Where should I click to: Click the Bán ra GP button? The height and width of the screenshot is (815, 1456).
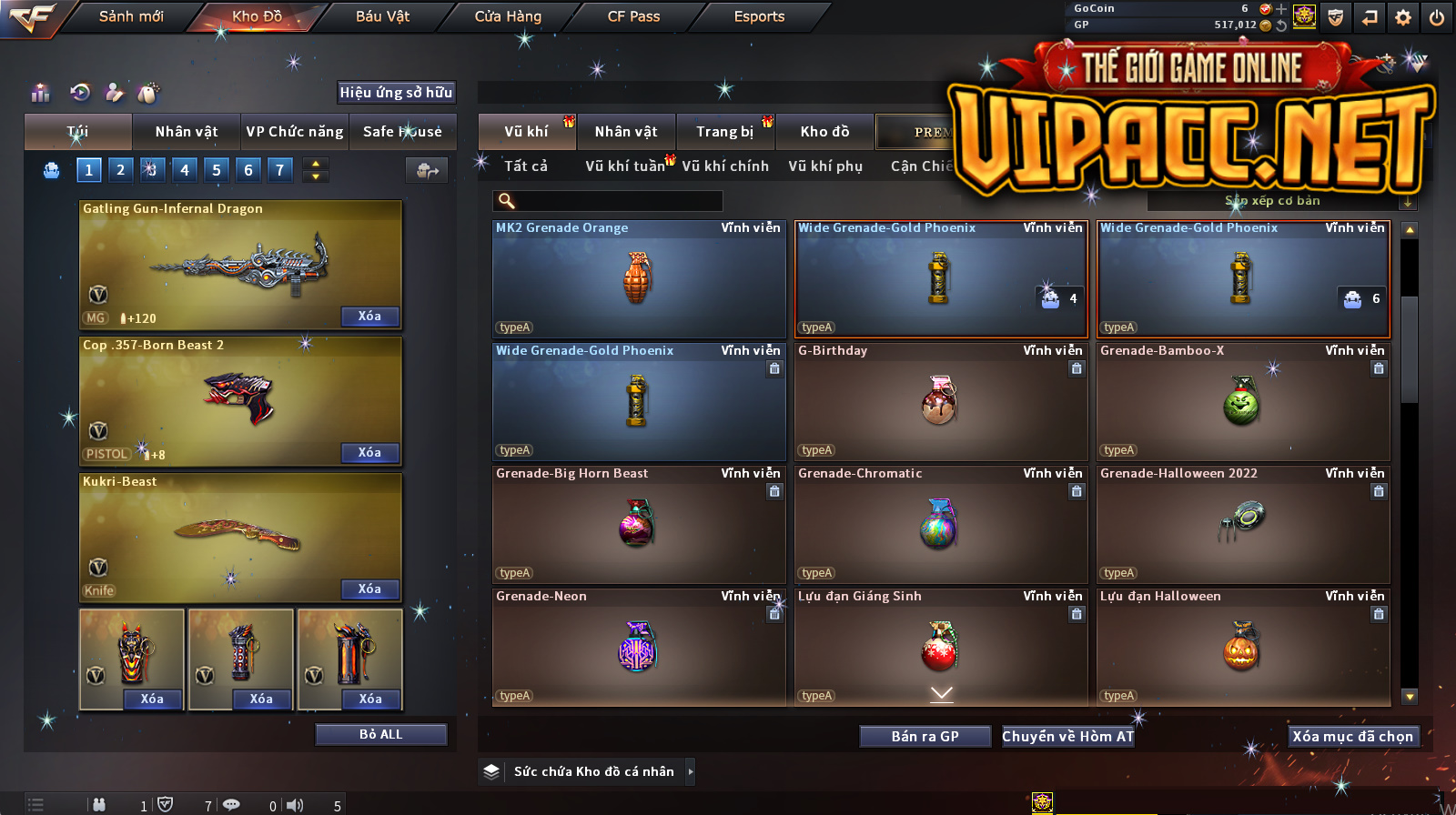[x=925, y=737]
